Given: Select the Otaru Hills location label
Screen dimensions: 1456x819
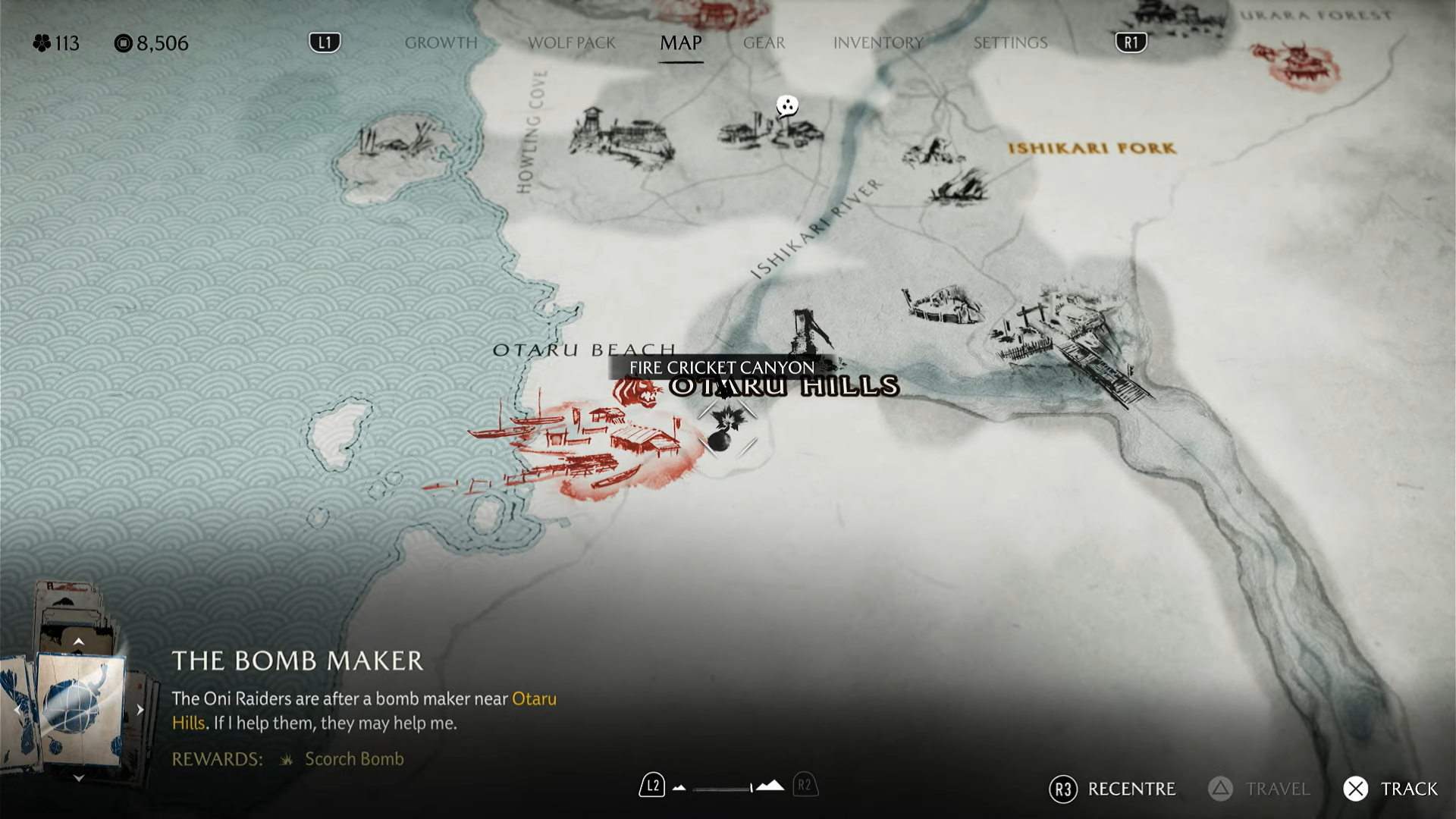Looking at the screenshot, I should [785, 387].
